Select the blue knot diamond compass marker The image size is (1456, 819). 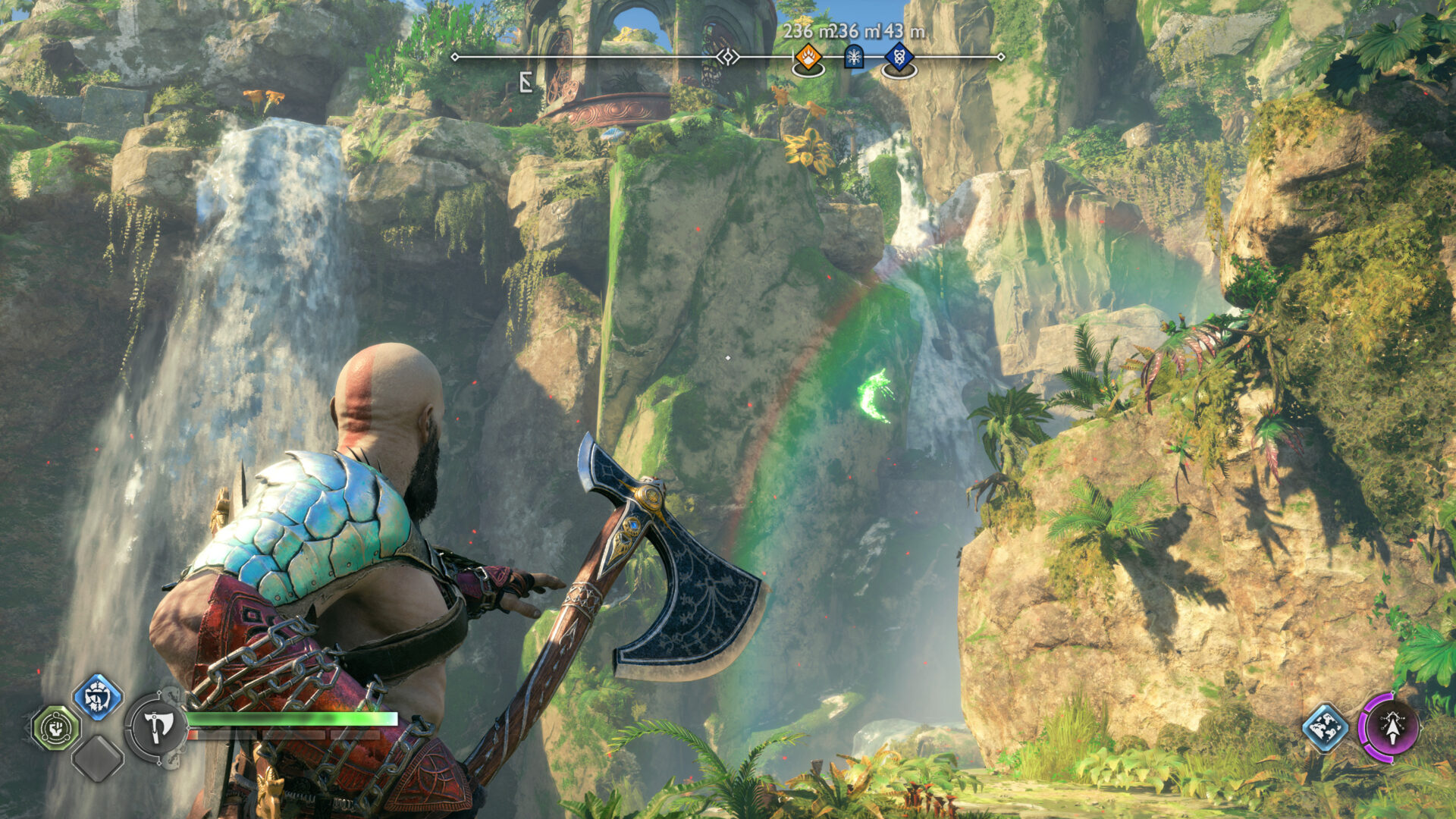coord(899,56)
